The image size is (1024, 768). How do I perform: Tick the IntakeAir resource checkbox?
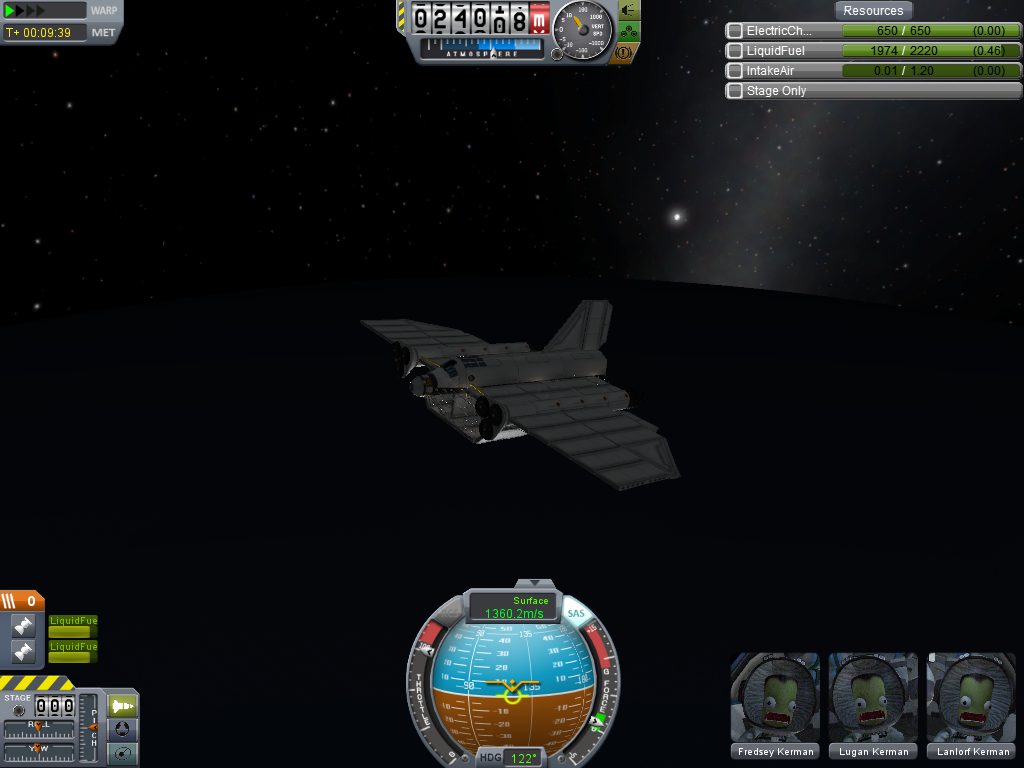(735, 71)
